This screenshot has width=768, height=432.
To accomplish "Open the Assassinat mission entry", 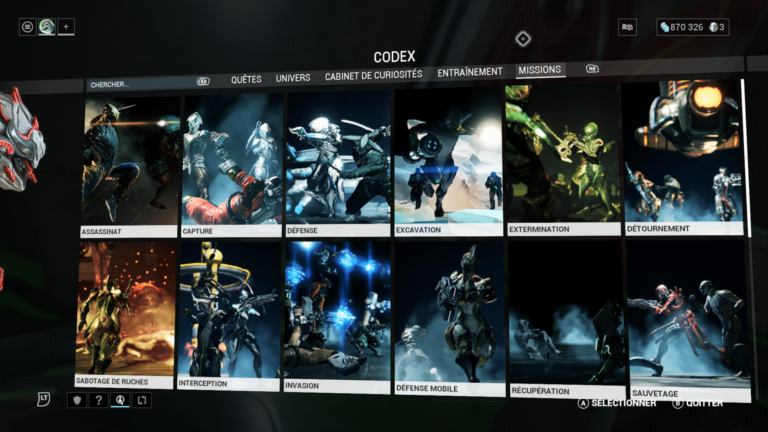I will coord(131,166).
